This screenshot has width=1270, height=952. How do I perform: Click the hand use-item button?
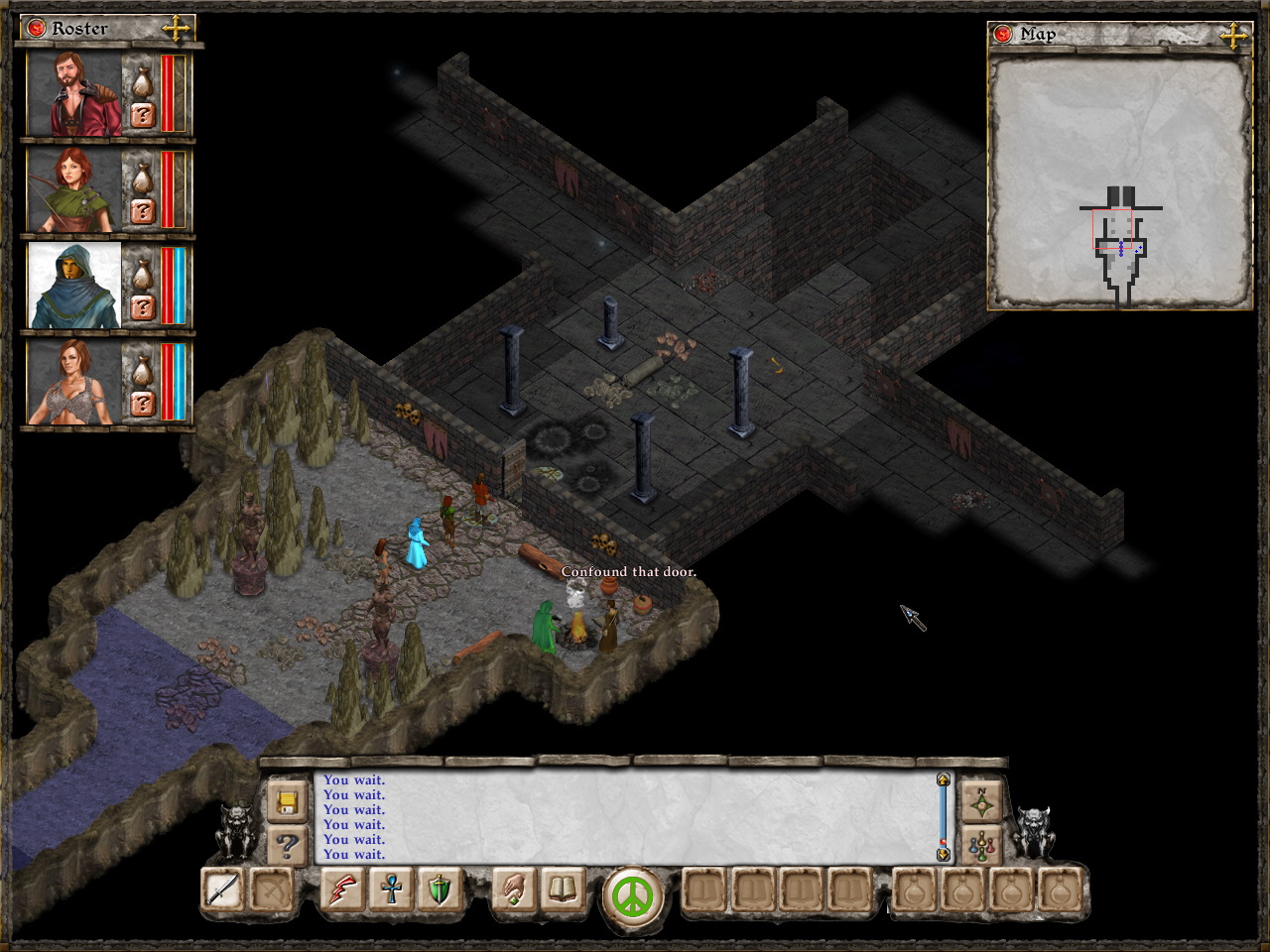513,890
